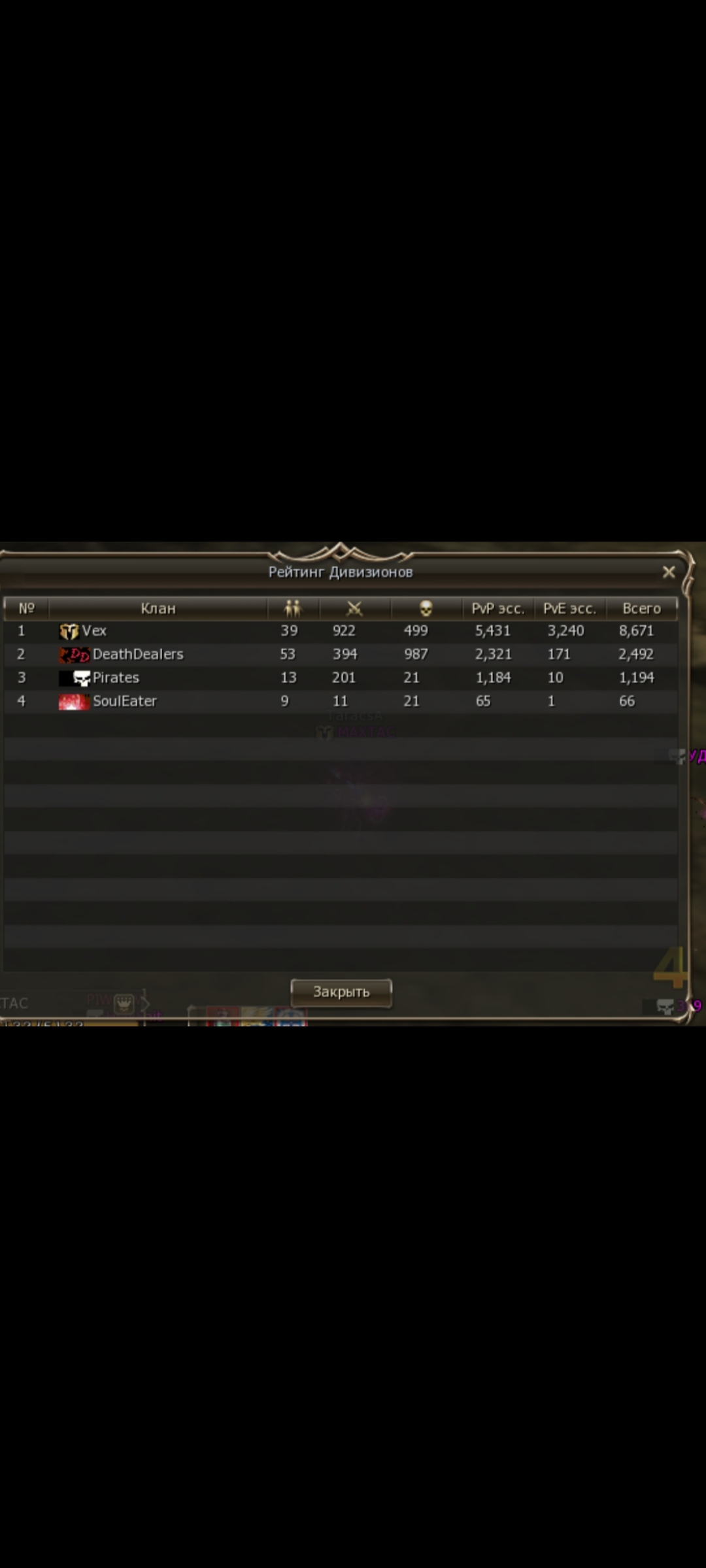Screen dimensions: 706x1568
Task: Sort by the Всего total column
Action: [641, 609]
